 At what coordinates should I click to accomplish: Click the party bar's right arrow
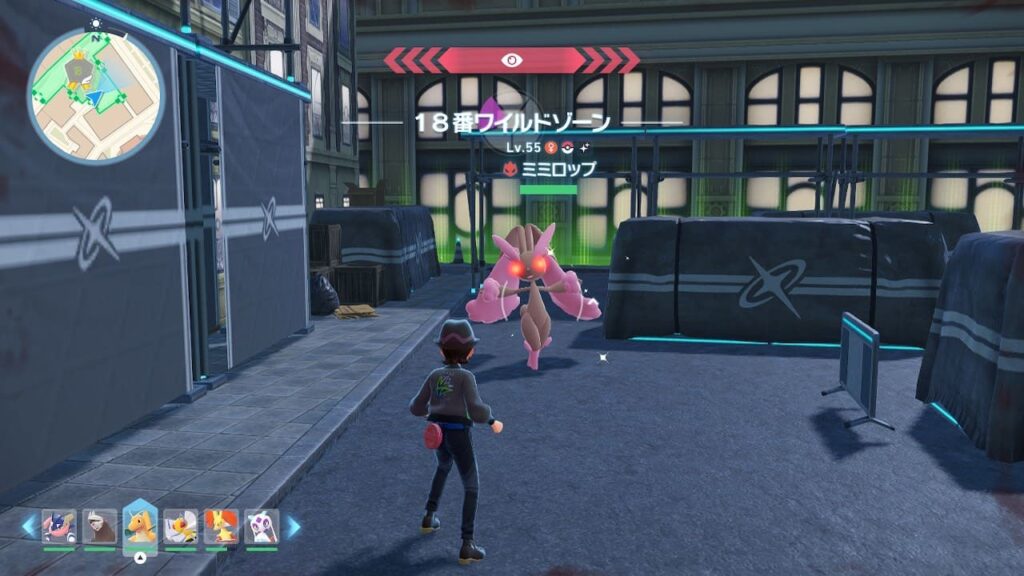(293, 525)
